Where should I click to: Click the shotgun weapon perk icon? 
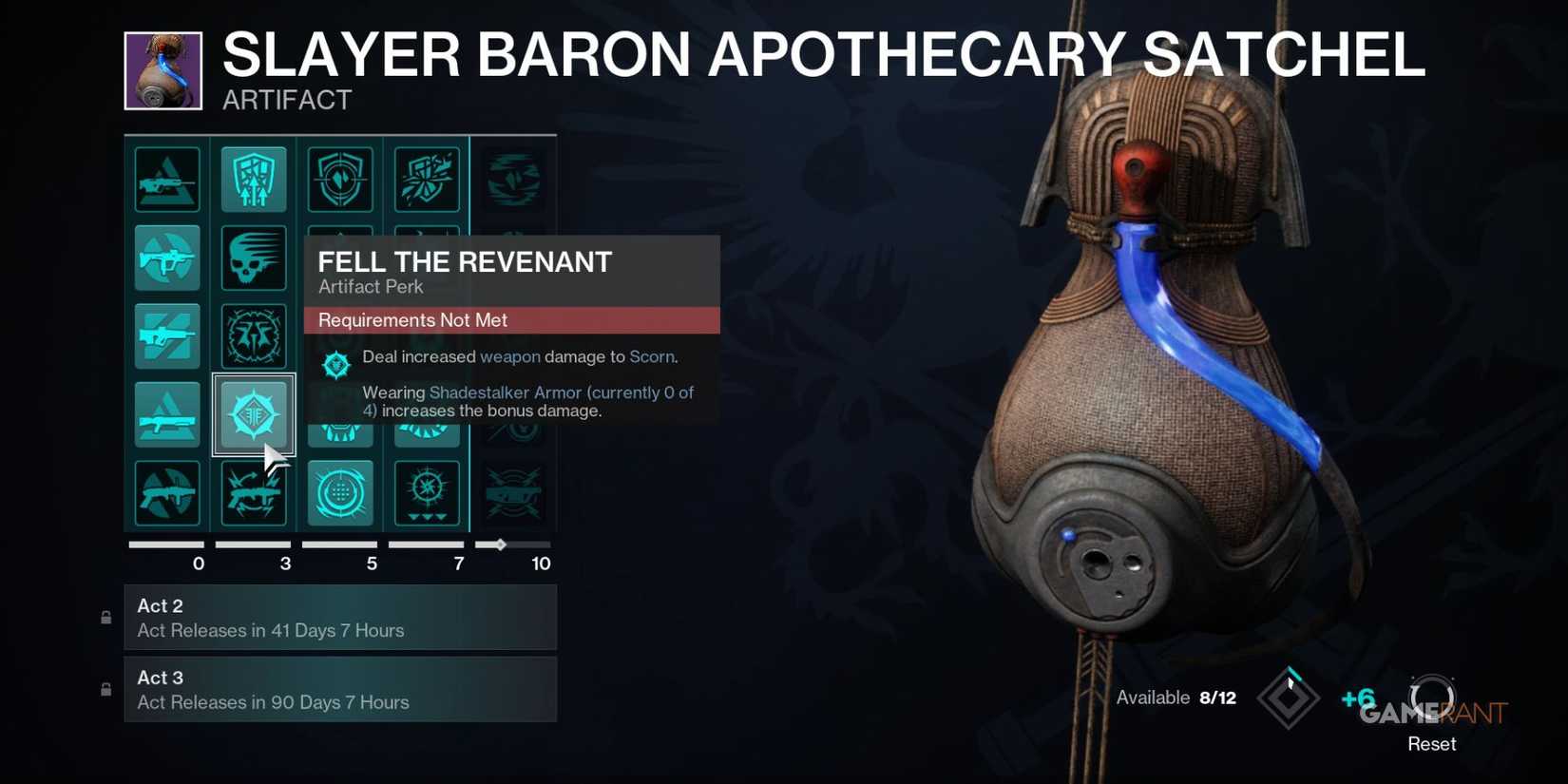167,413
